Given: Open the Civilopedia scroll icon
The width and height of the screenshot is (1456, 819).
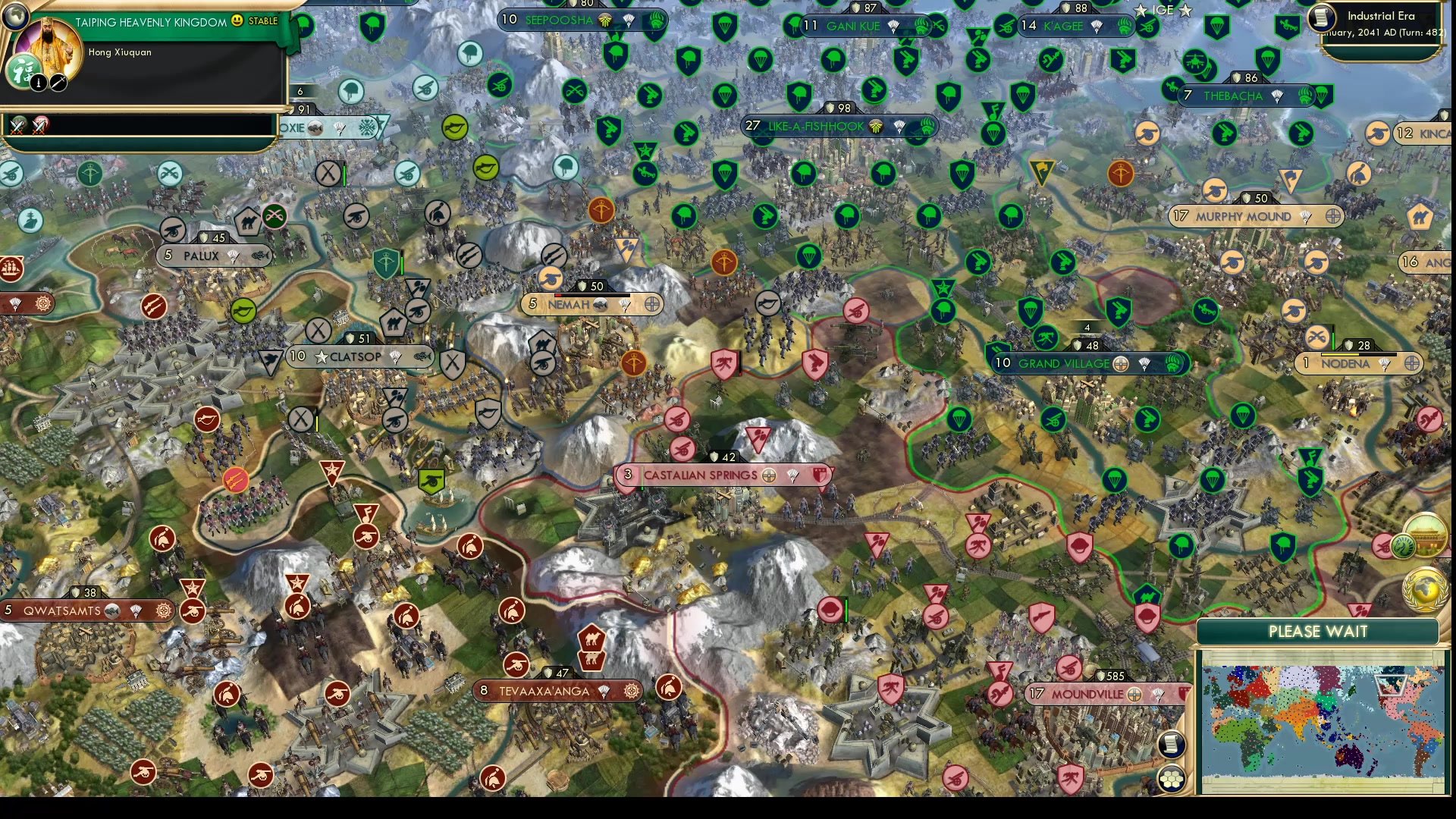Looking at the screenshot, I should 1172,744.
